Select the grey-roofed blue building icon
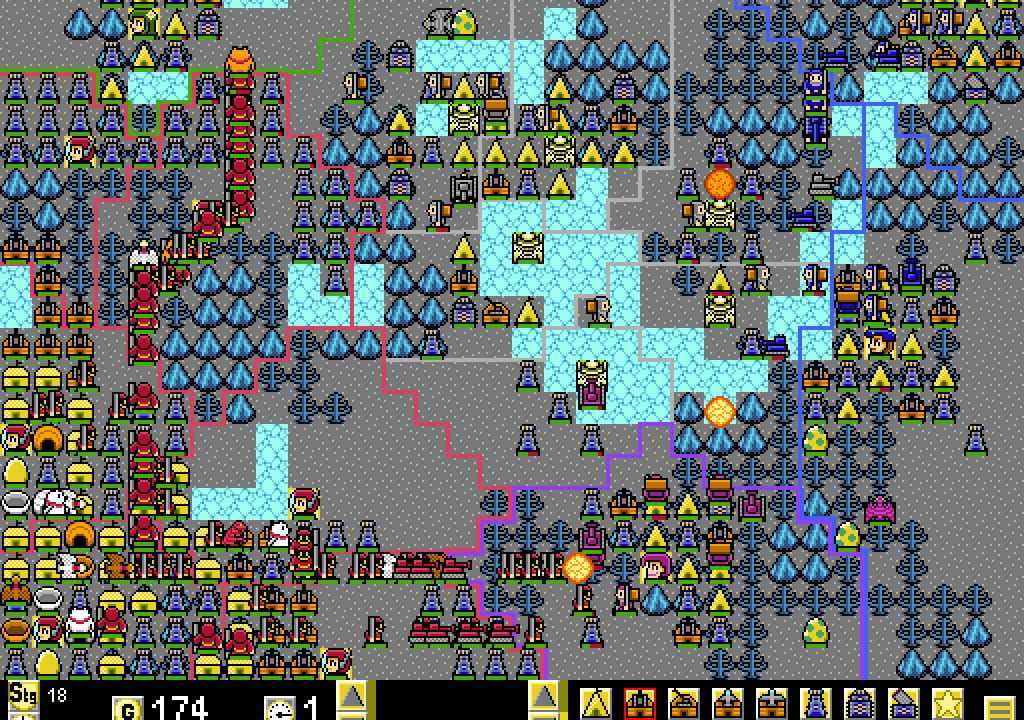 click(x=904, y=702)
